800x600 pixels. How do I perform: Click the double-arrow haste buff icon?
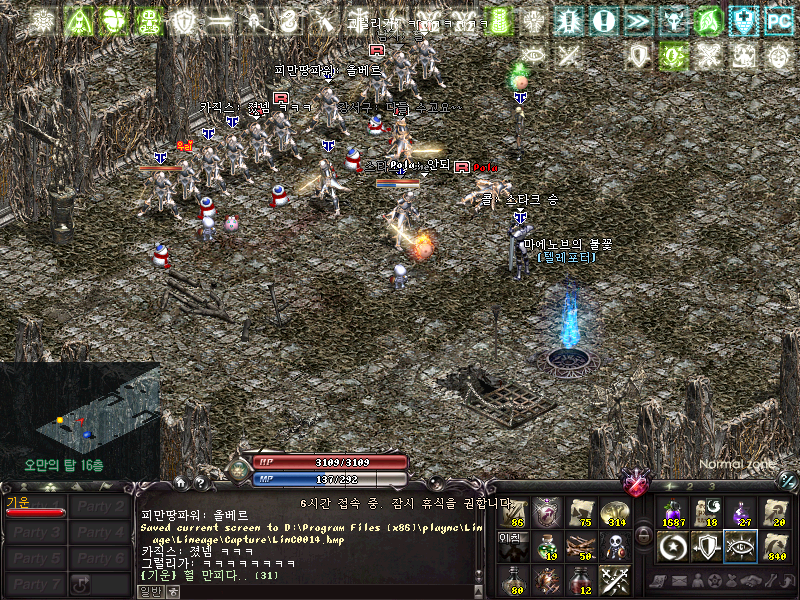tap(637, 20)
